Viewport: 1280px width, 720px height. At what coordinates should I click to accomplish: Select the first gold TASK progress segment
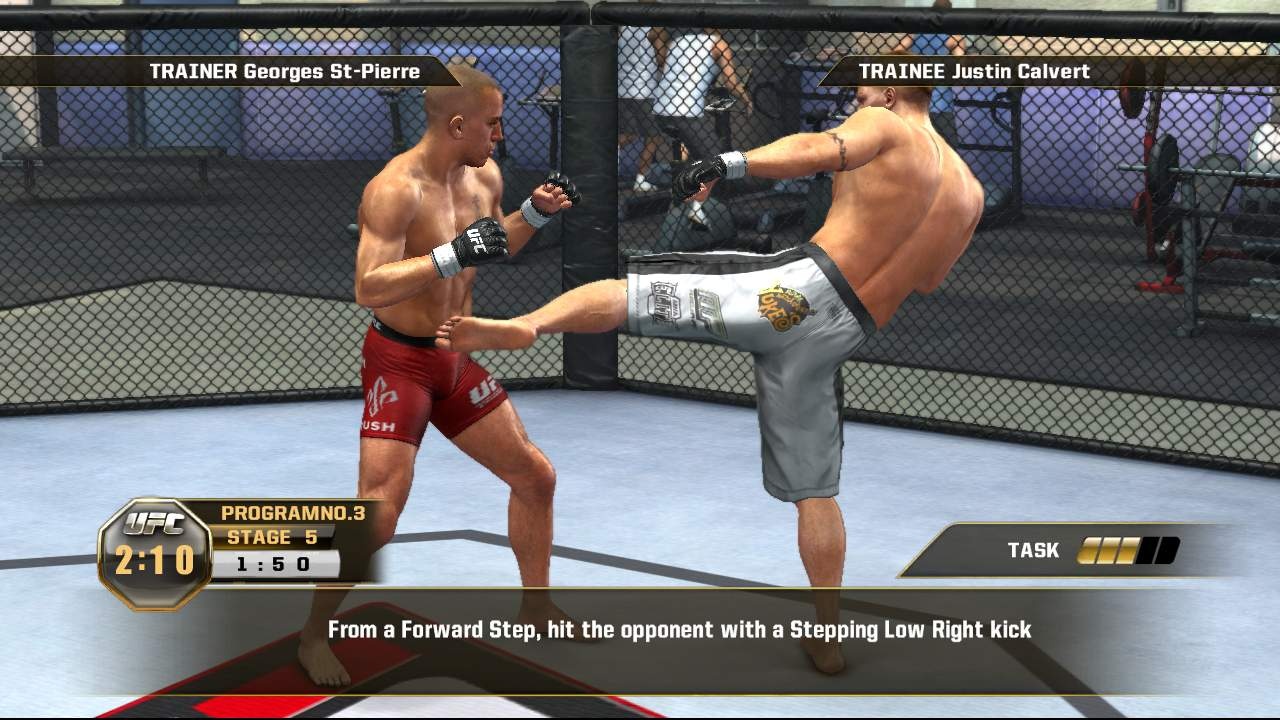point(1089,549)
